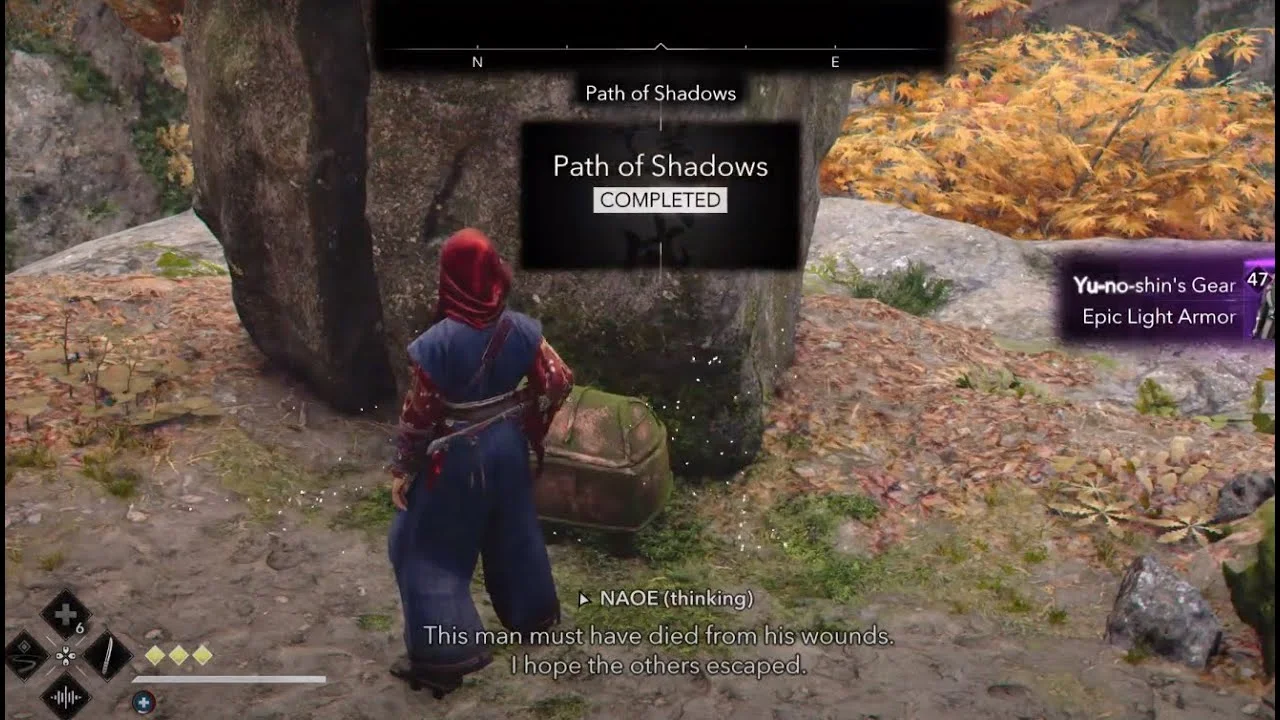Click the shinobi bell sound-wave icon

pos(66,697)
